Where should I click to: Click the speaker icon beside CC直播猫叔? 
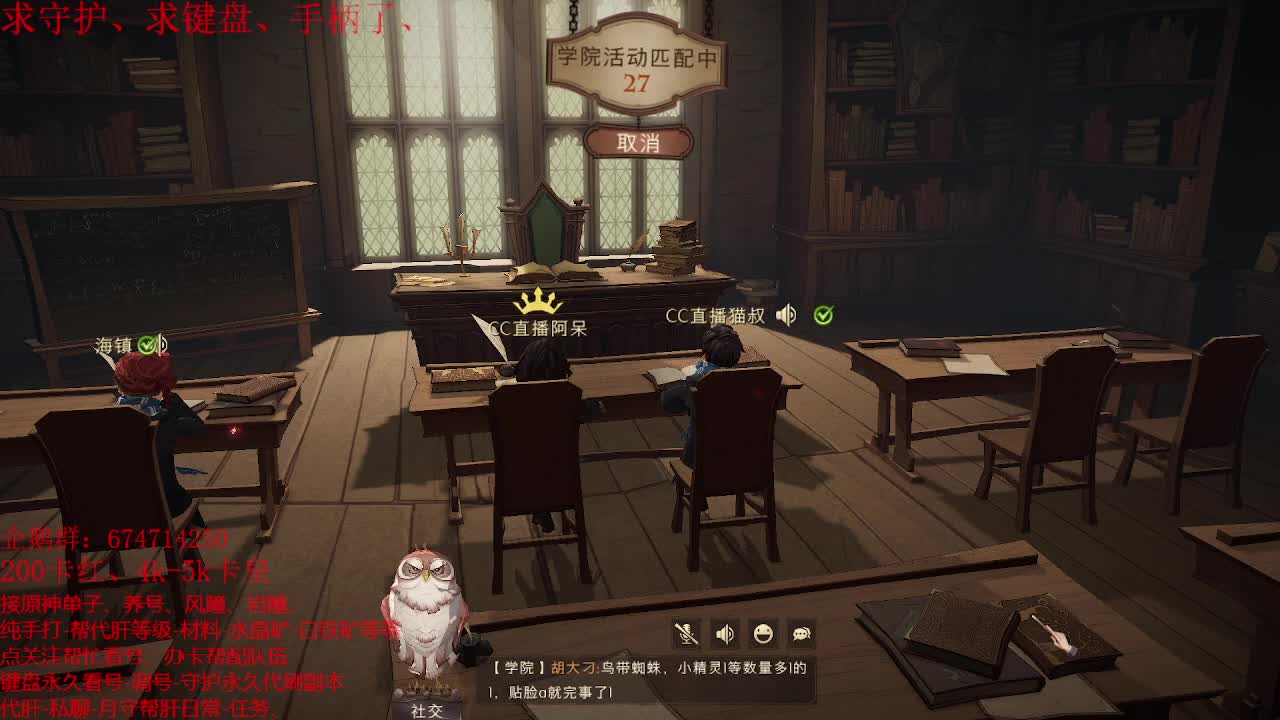click(786, 314)
